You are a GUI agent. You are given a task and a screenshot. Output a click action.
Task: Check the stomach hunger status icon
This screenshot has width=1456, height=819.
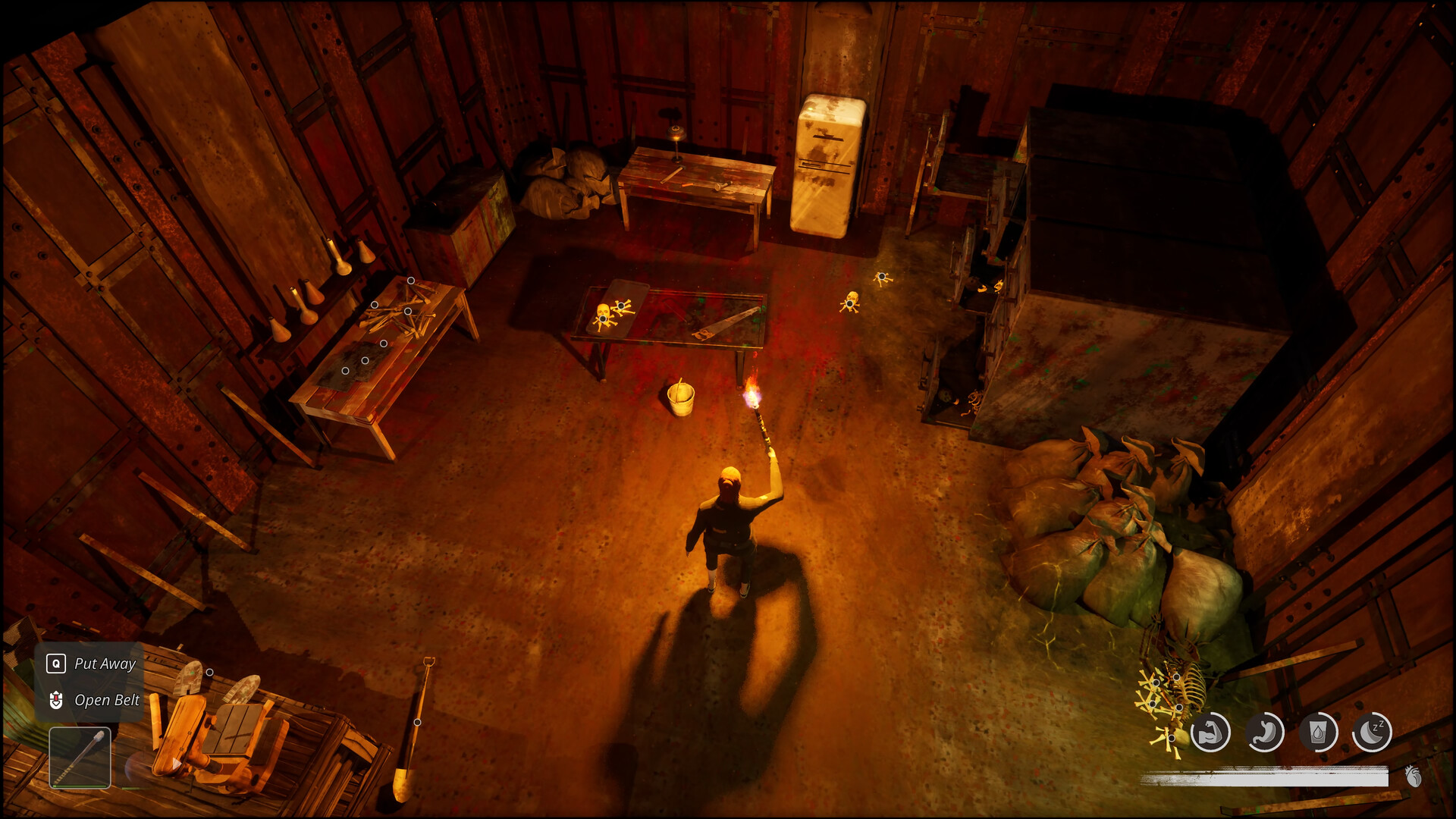point(1265,733)
